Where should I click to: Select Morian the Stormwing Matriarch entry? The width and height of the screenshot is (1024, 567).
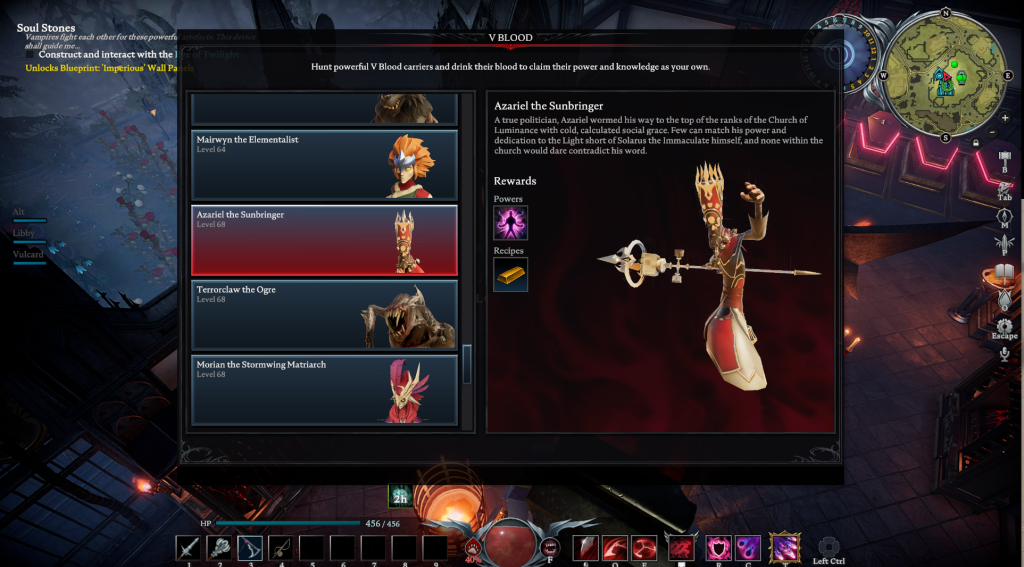pos(324,389)
